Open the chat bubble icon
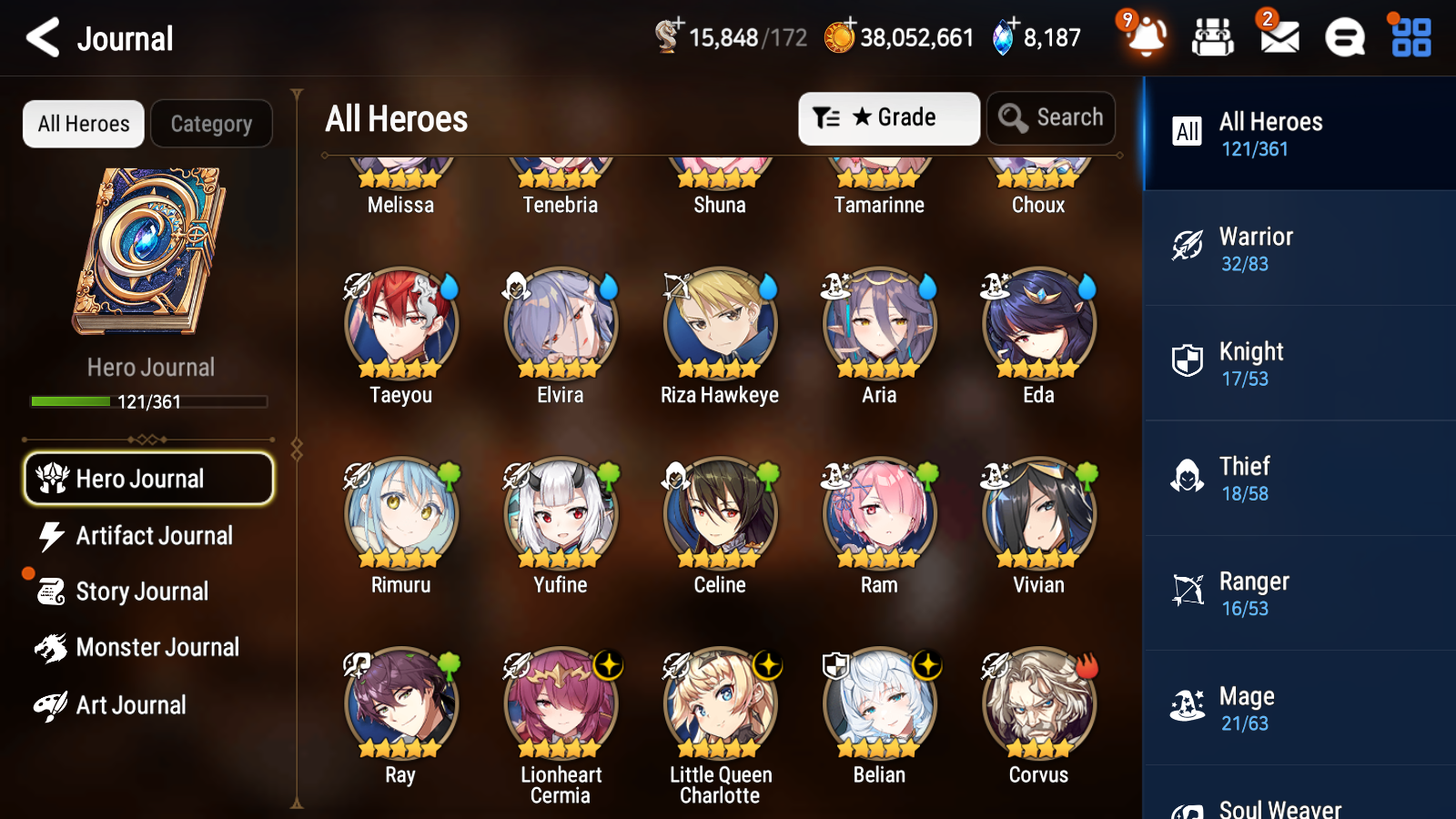The height and width of the screenshot is (819, 1456). tap(1344, 38)
